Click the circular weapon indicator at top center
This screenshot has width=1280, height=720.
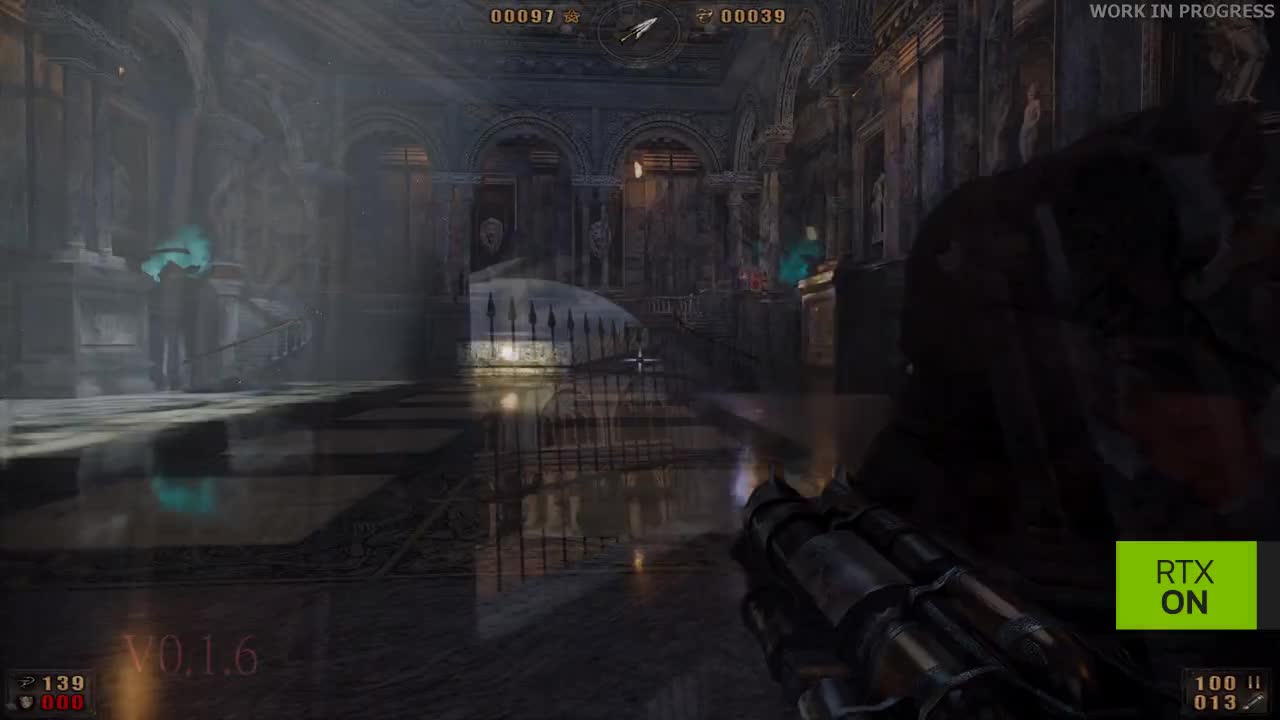click(640, 30)
